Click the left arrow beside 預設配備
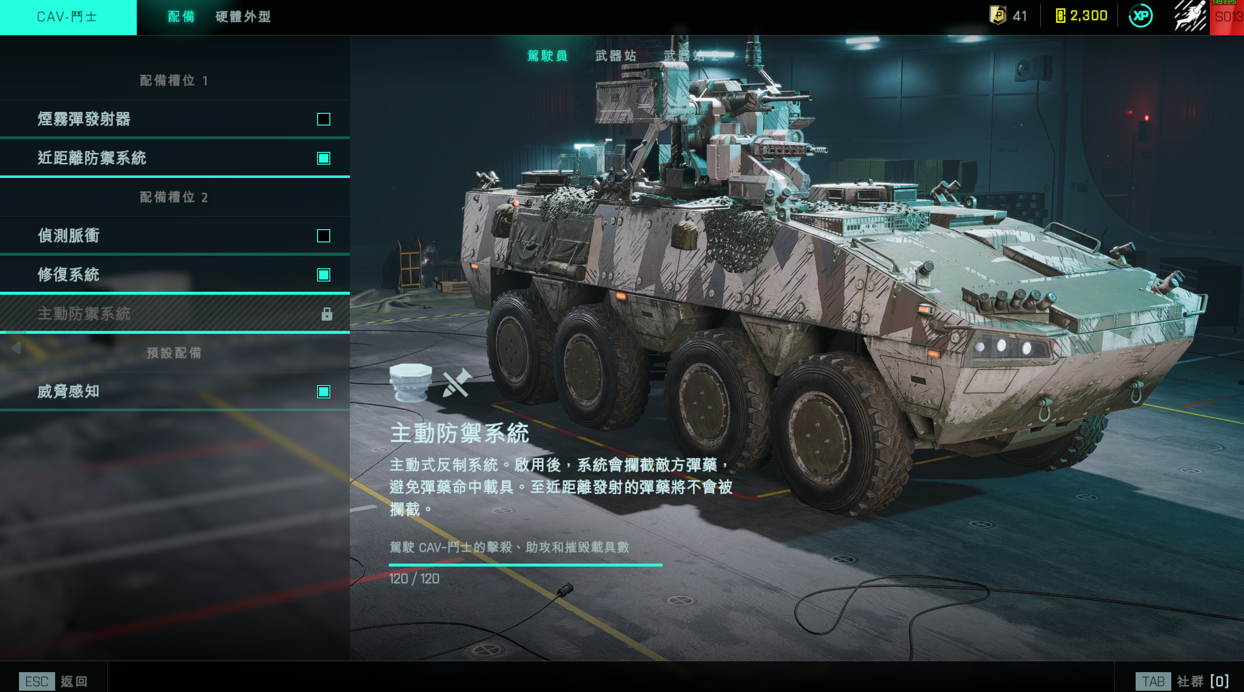This screenshot has width=1244, height=692. (x=16, y=348)
